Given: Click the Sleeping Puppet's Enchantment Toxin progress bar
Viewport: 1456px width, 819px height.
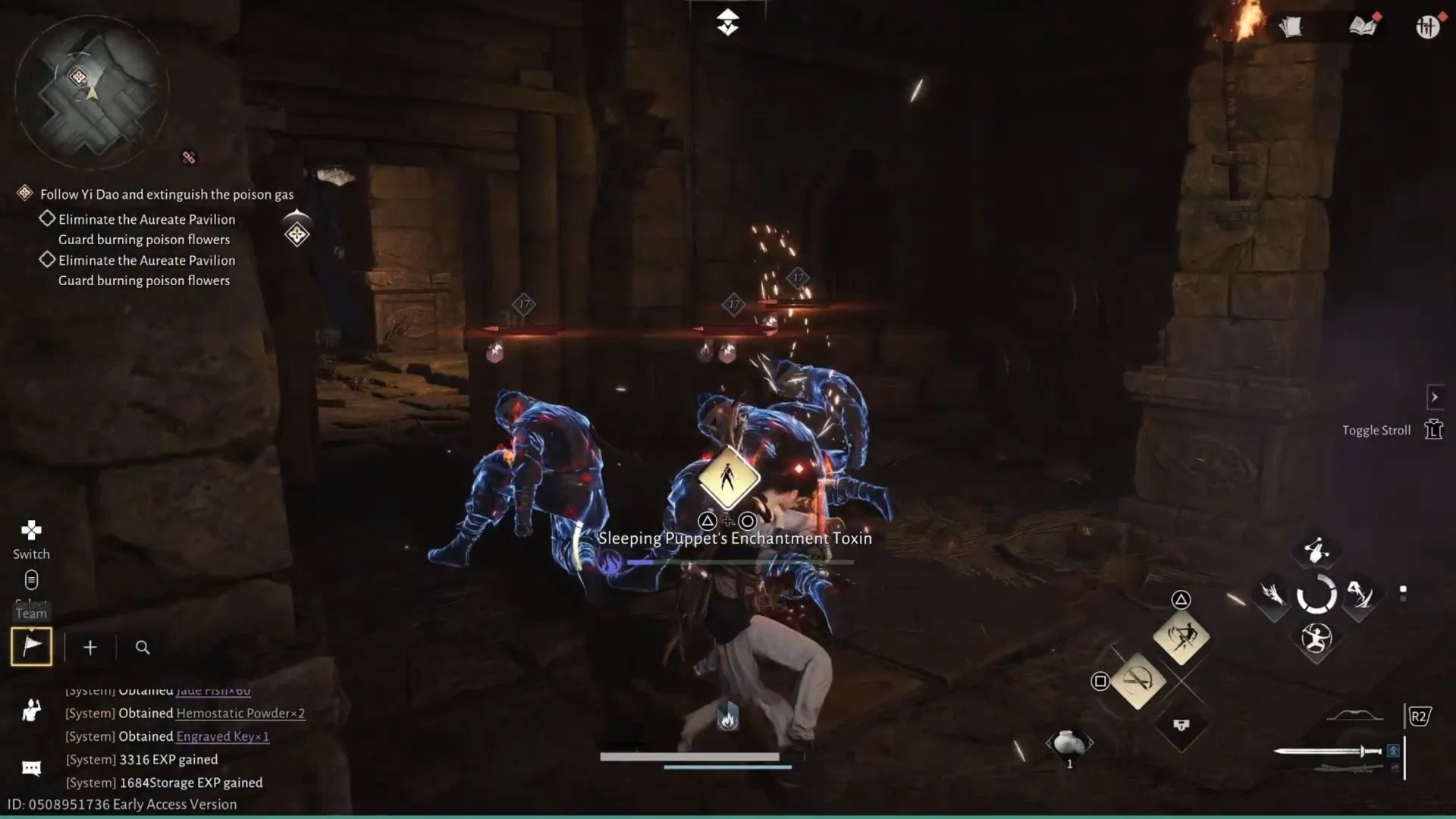Looking at the screenshot, I should pos(739,562).
